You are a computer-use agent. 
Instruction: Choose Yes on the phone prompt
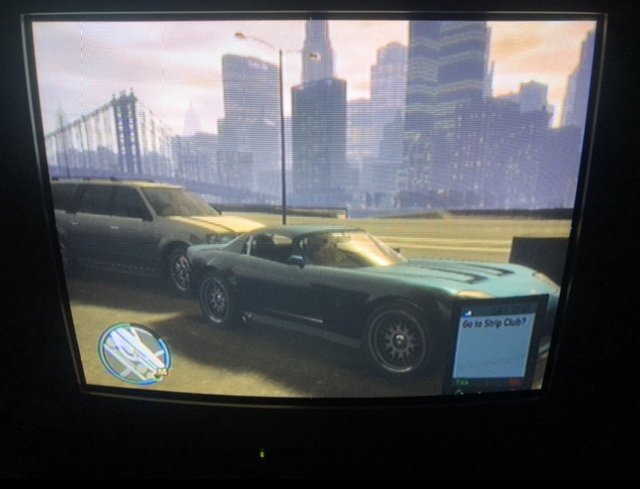click(462, 382)
